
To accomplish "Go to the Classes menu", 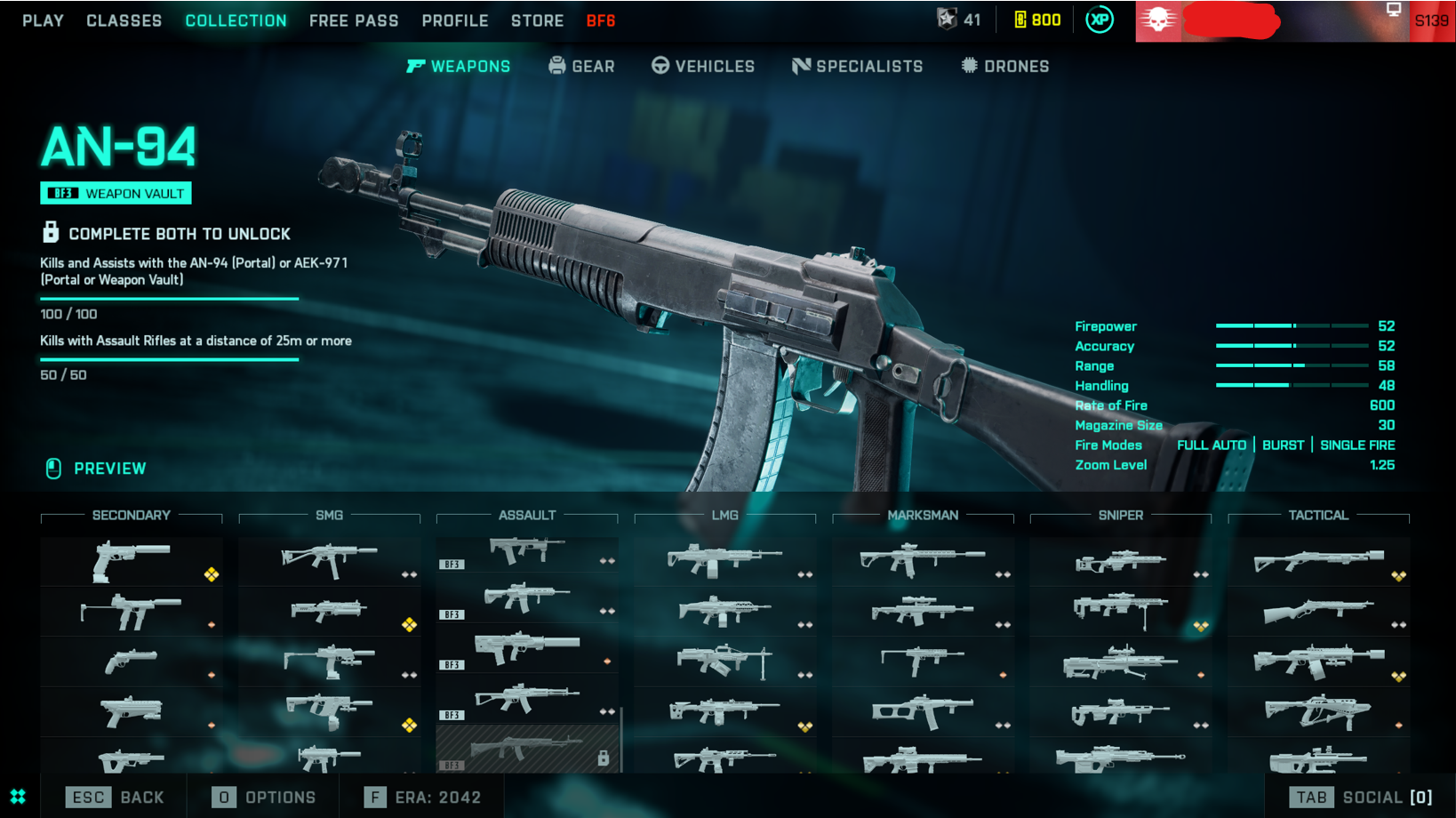I will [124, 20].
